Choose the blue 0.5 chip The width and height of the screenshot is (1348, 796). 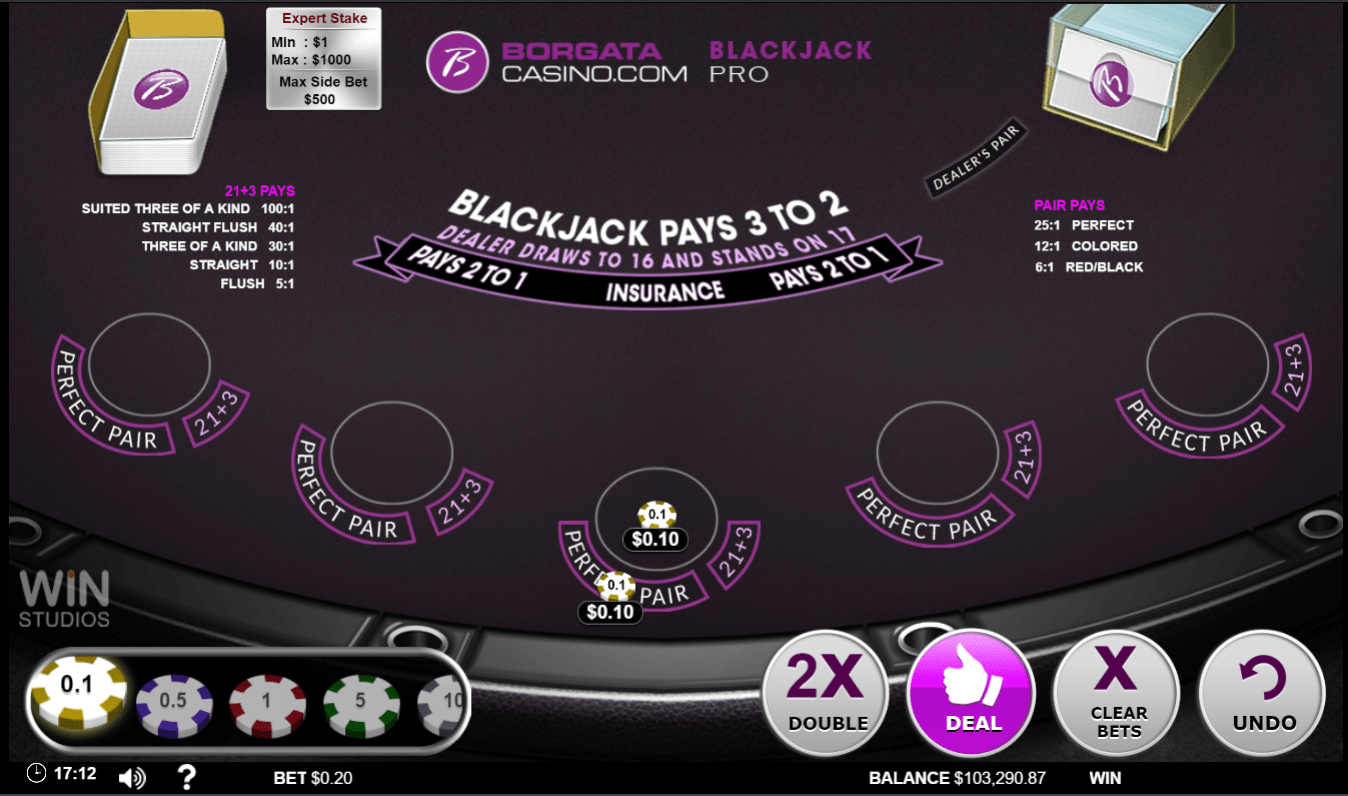coord(174,700)
